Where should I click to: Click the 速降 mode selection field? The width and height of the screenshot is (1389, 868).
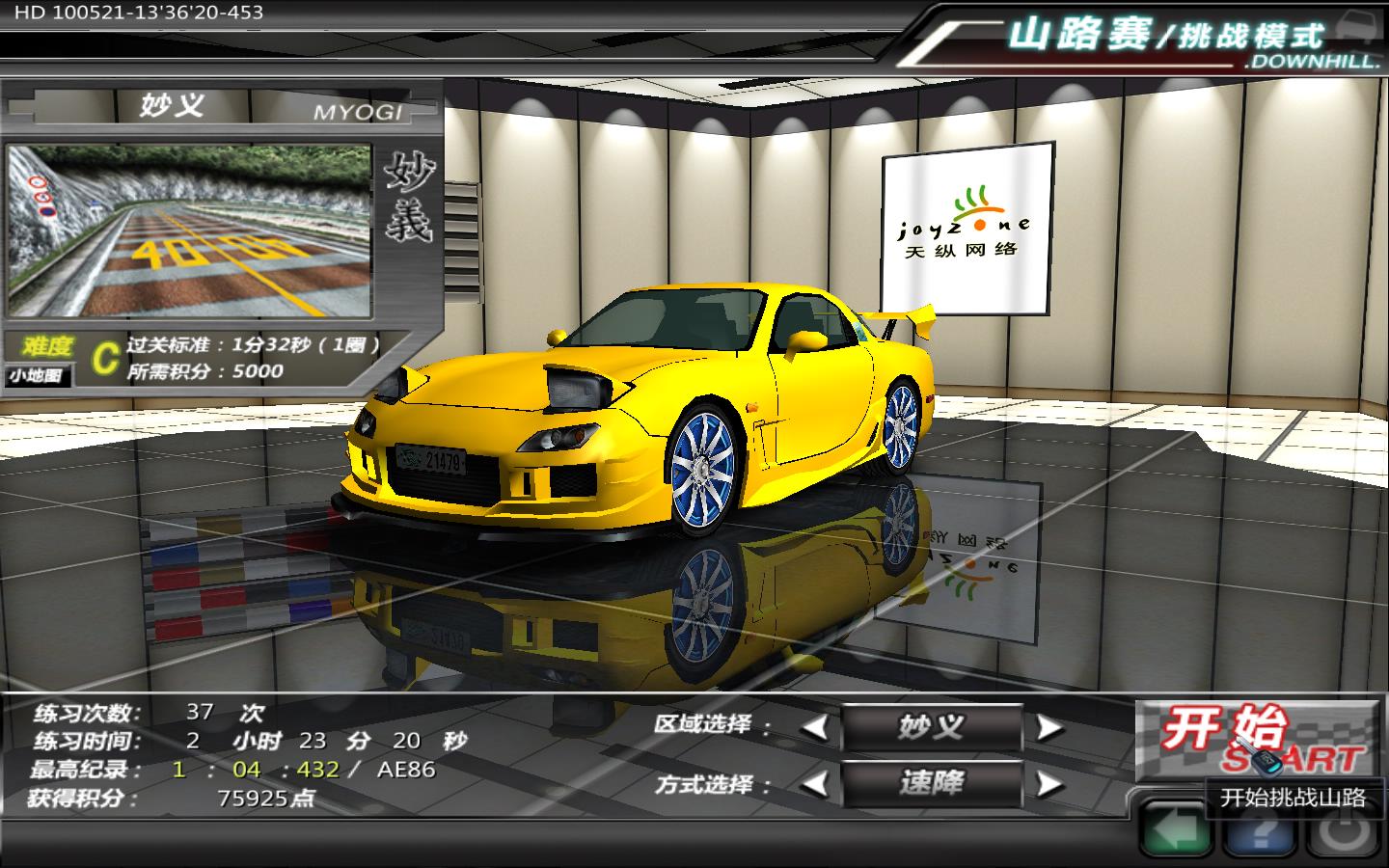[x=931, y=784]
